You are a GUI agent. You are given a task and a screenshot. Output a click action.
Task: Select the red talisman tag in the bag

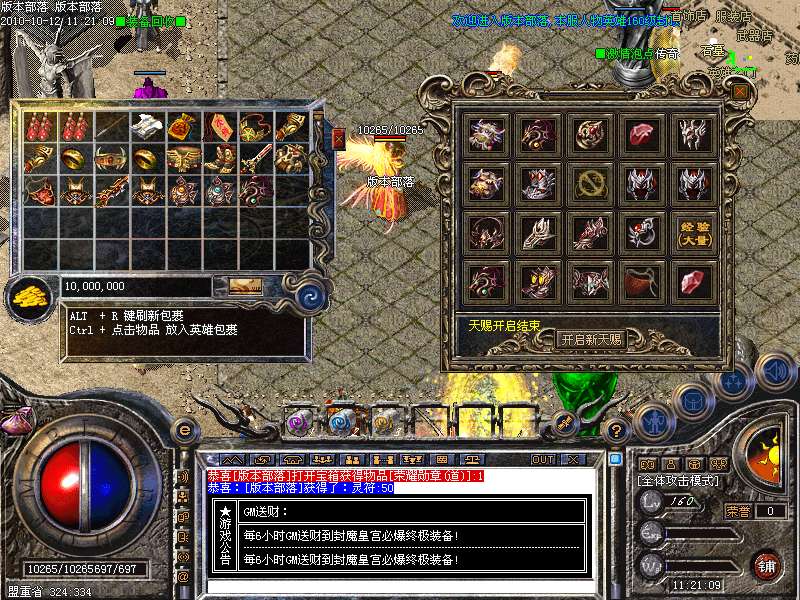(219, 127)
